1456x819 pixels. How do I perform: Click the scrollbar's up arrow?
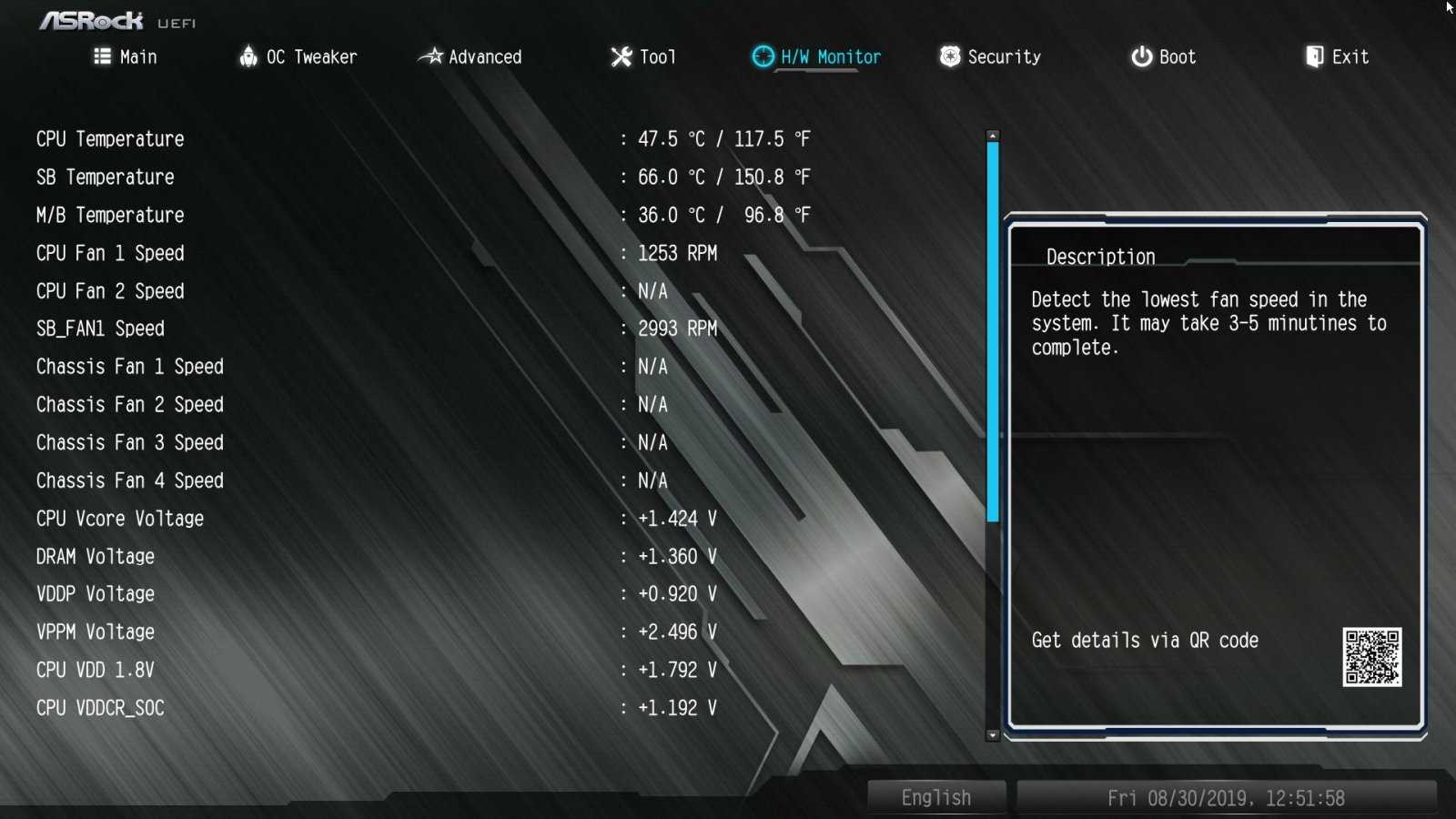[993, 136]
